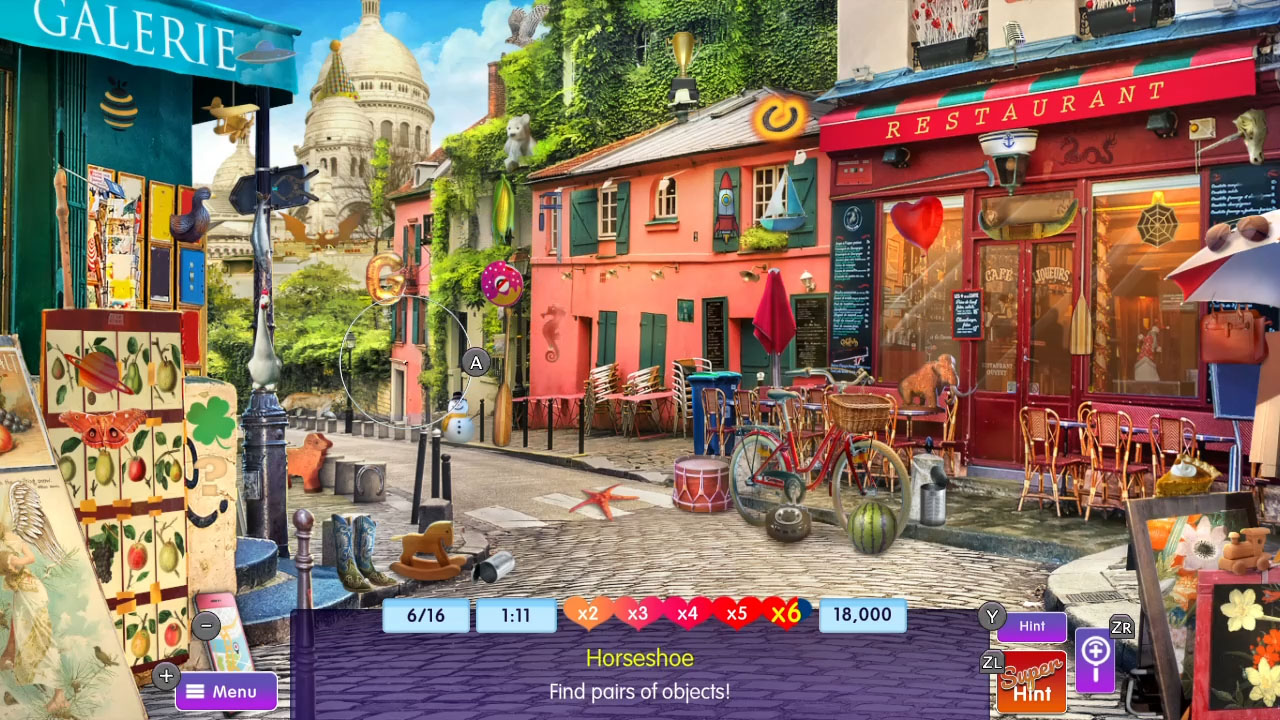
Task: Click the x6 heart multiplier icon
Action: tap(786, 615)
